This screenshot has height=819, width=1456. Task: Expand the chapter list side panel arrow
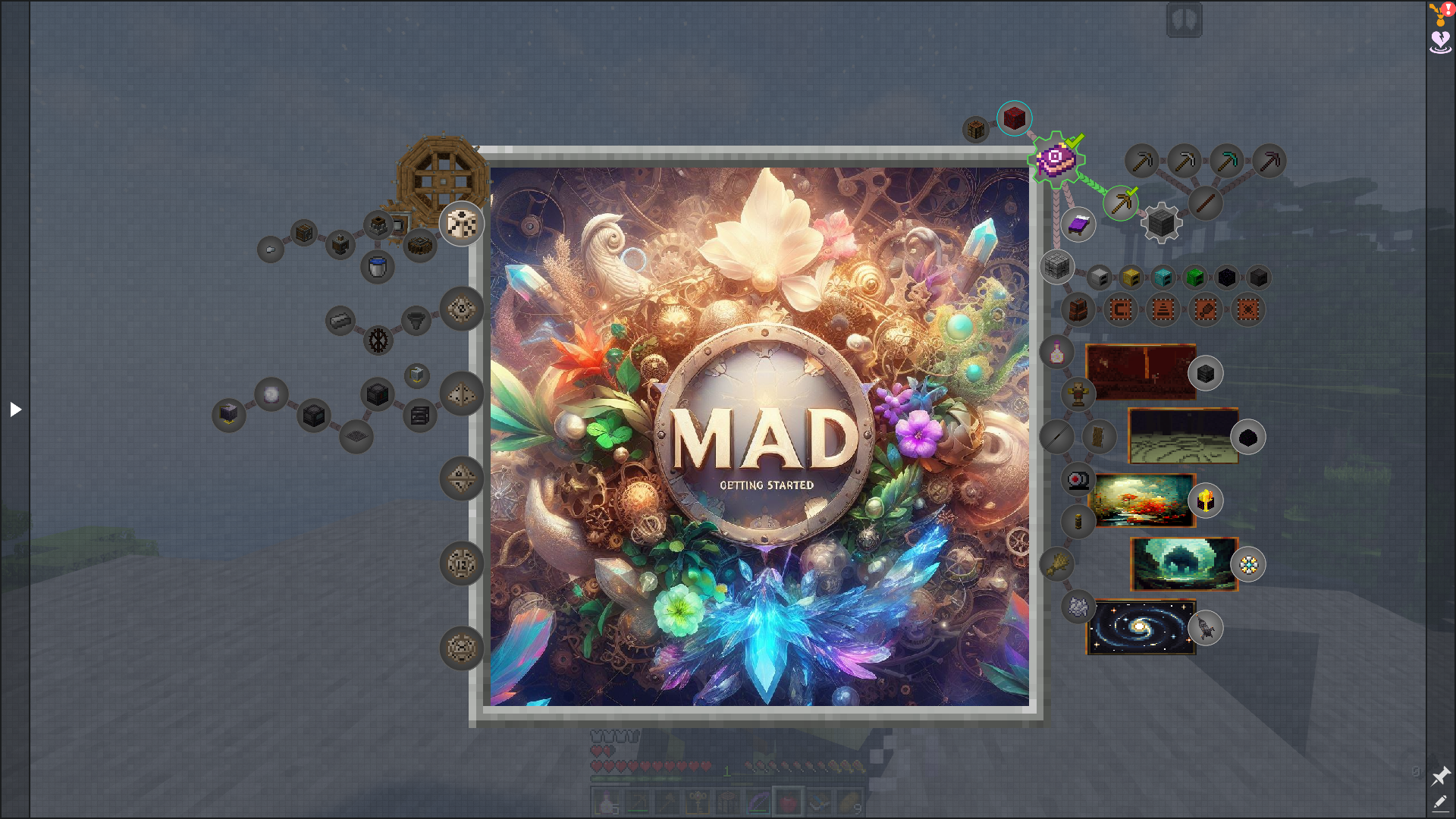click(15, 409)
